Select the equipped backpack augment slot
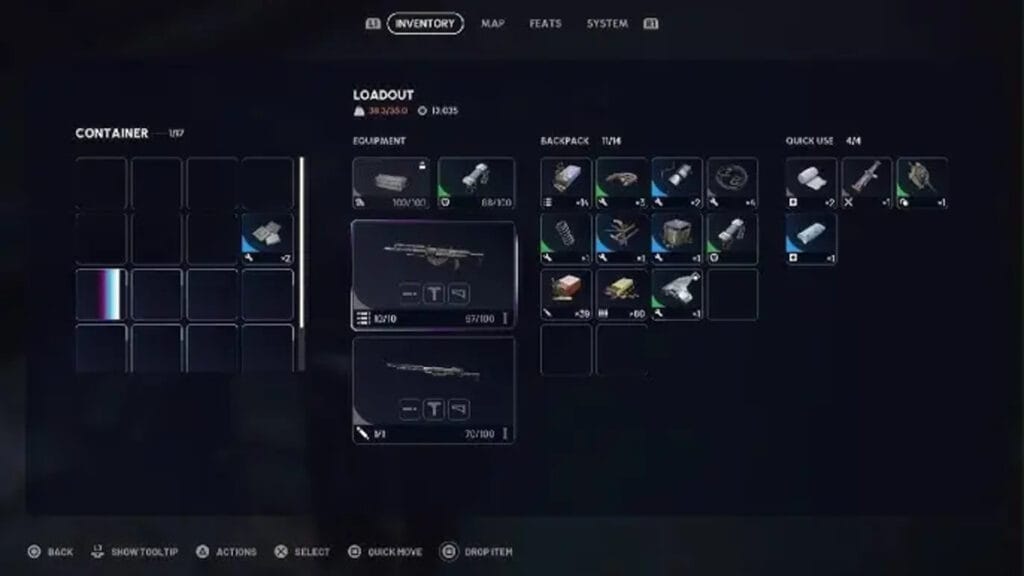1024x576 pixels. click(x=391, y=183)
